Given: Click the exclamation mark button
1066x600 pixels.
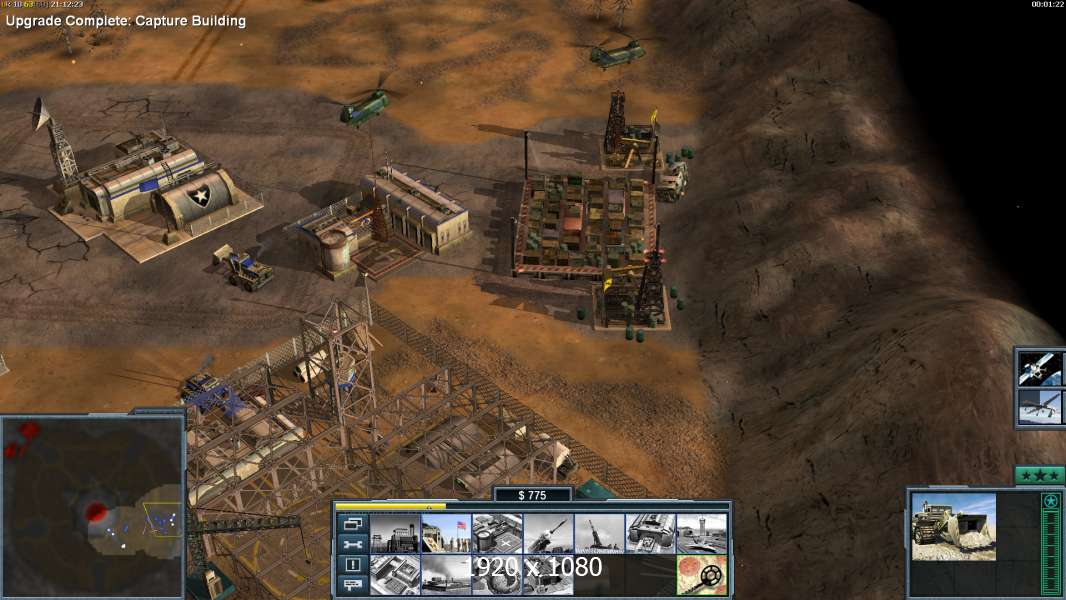Looking at the screenshot, I should pos(352,565).
